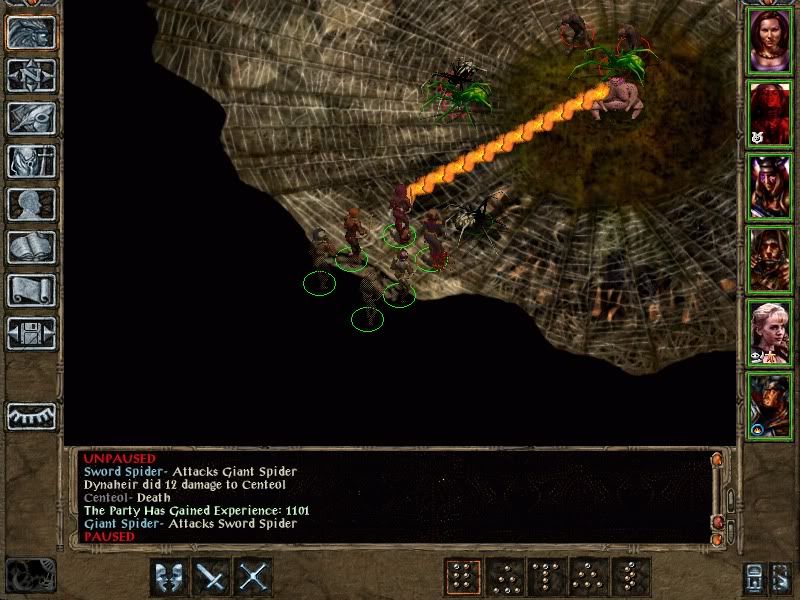800x600 pixels.
Task: Open the area map
Action: coord(31,75)
